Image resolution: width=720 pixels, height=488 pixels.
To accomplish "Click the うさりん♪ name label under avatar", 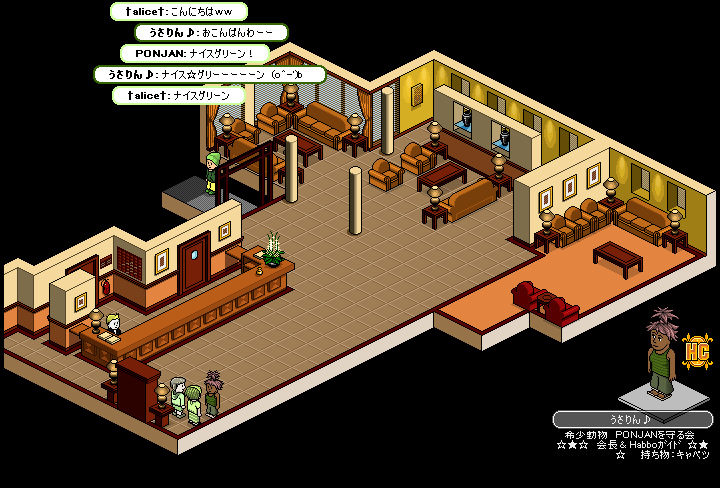I will coord(632,420).
